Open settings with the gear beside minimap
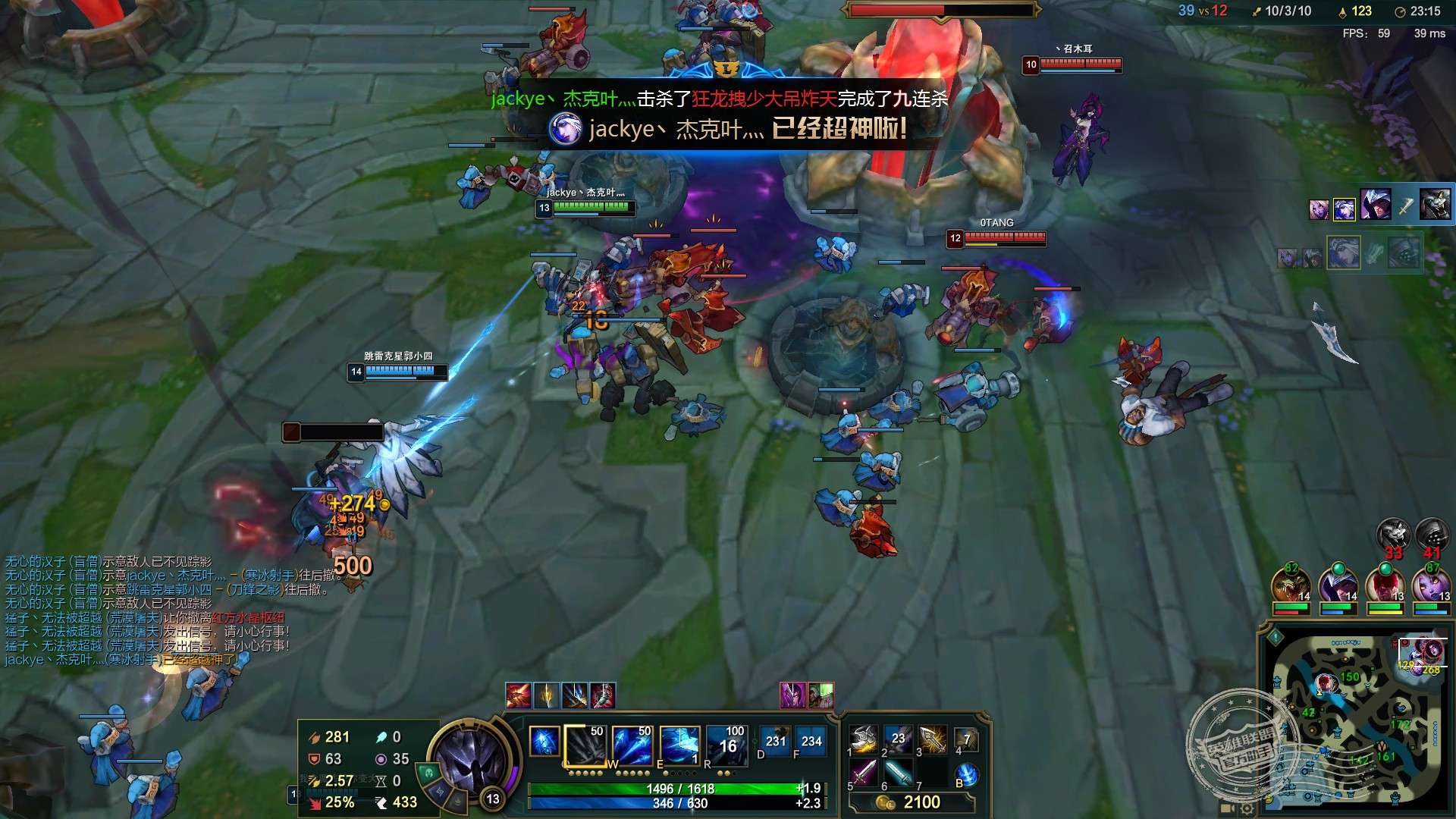The height and width of the screenshot is (819, 1456). pyautogui.click(x=1247, y=809)
